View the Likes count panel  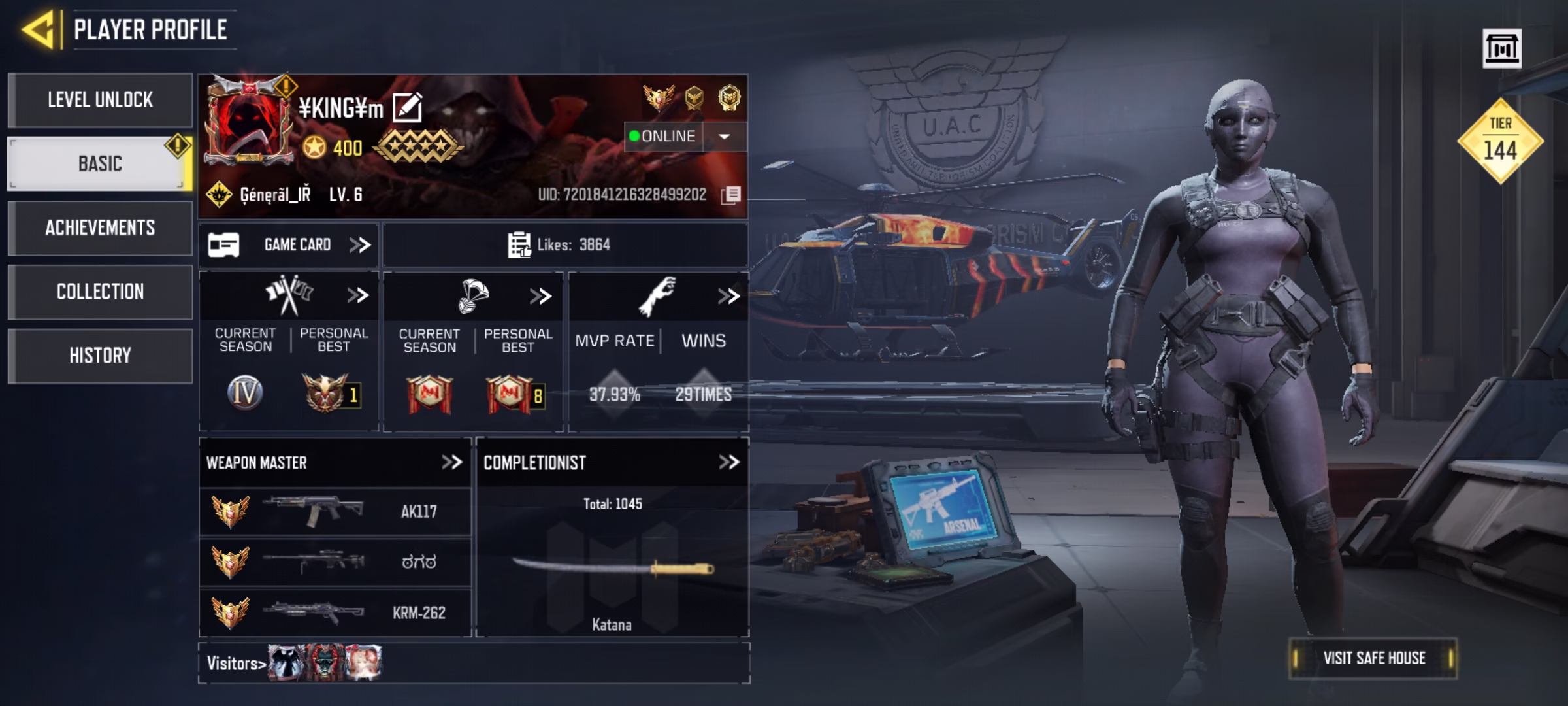tap(565, 245)
